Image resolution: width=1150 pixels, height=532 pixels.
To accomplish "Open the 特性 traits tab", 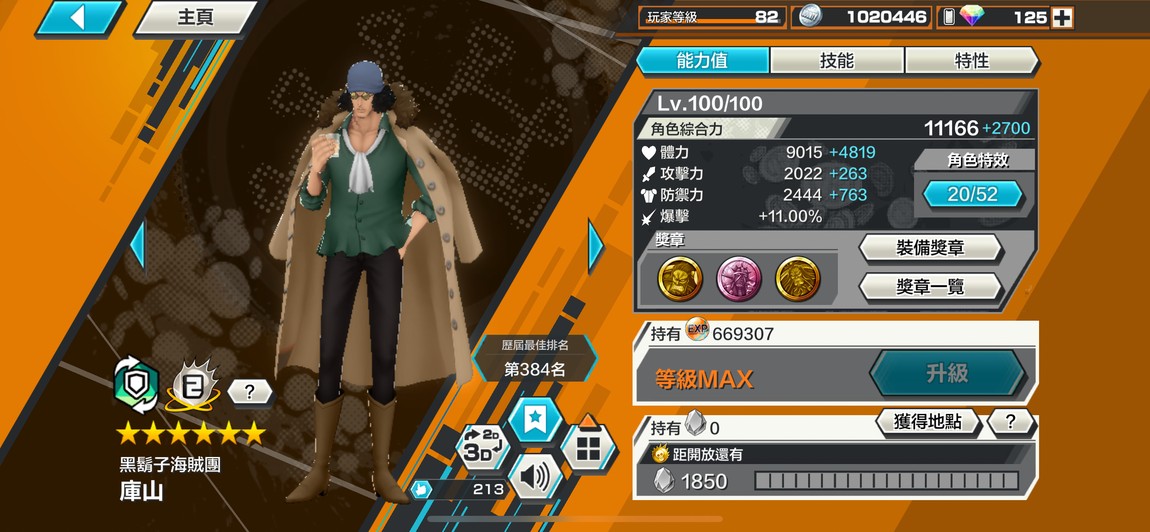I will pos(971,61).
